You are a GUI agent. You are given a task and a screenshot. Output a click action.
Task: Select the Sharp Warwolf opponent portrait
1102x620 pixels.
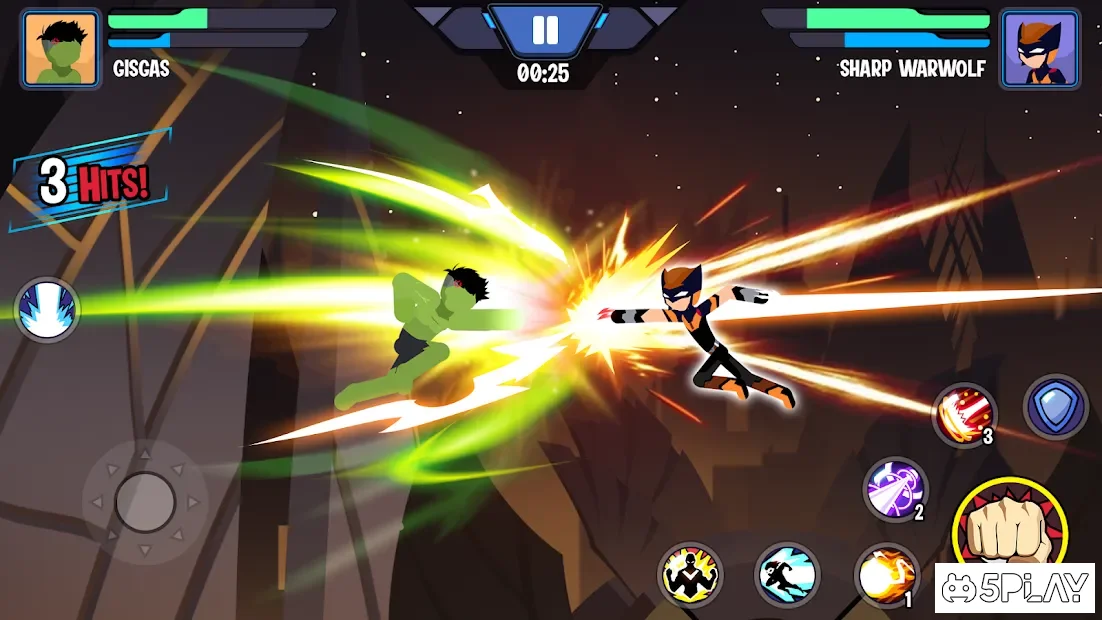coord(1040,49)
